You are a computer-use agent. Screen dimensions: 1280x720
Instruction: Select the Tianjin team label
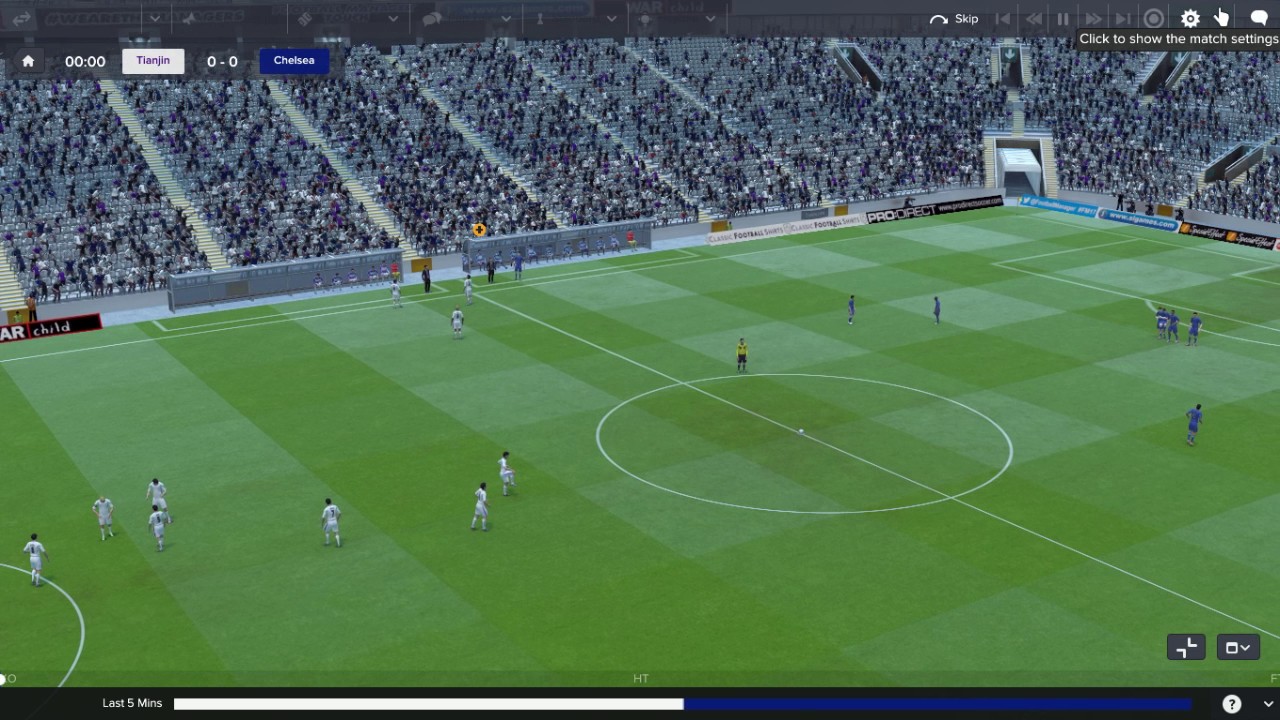pos(153,61)
